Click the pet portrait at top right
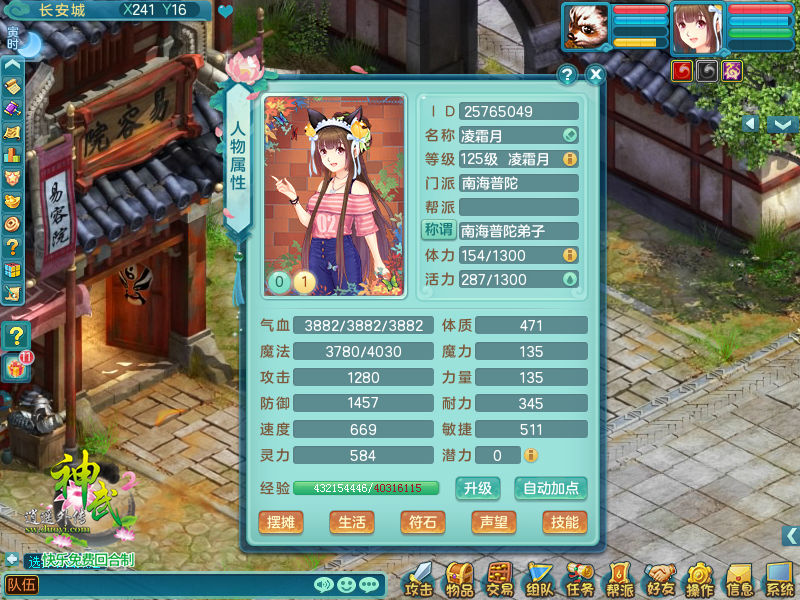 [x=586, y=26]
